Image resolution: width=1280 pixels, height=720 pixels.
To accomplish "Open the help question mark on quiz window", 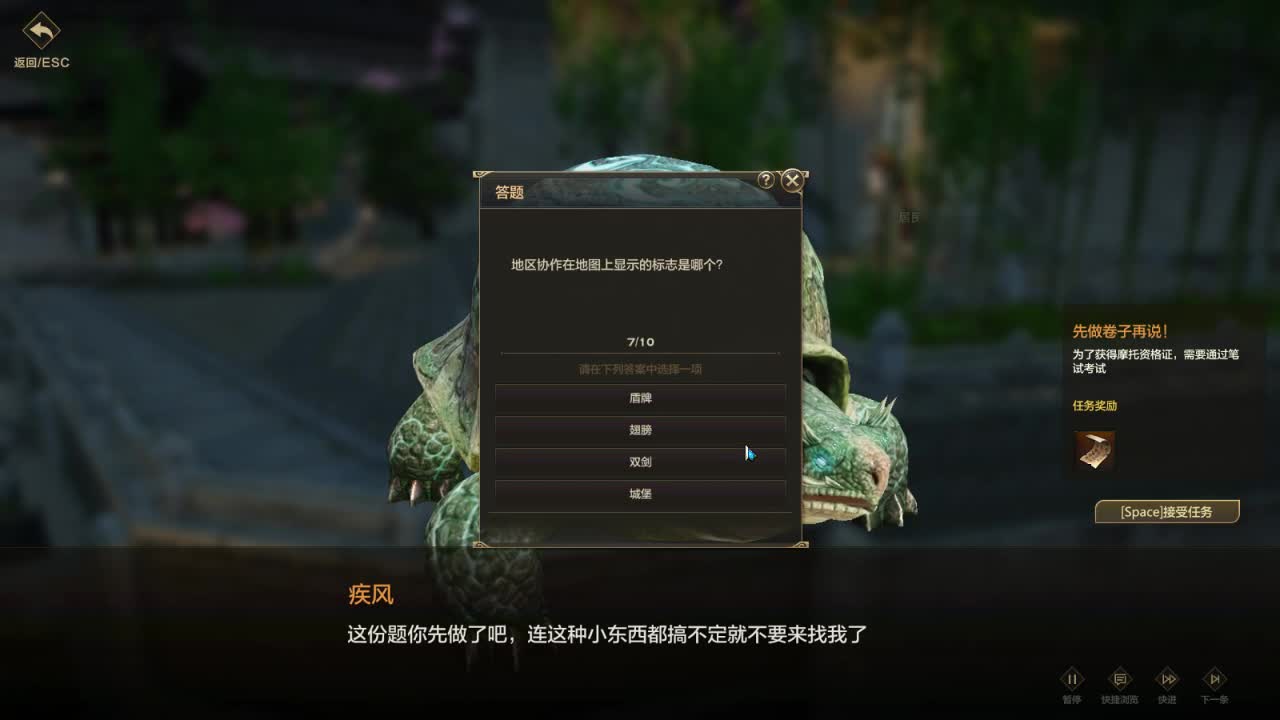I will [x=766, y=181].
